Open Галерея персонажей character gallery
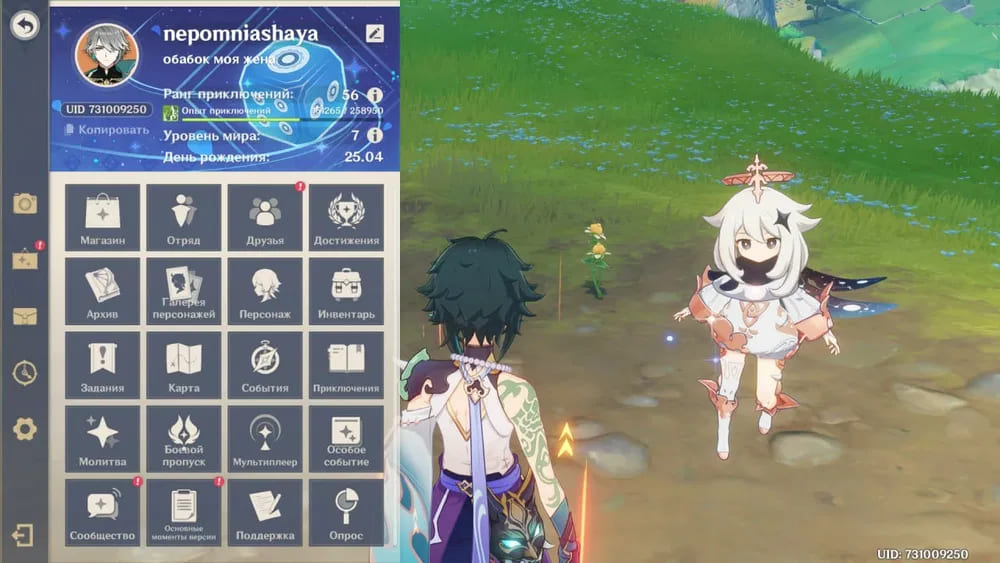This screenshot has width=1000, height=563. tap(184, 291)
